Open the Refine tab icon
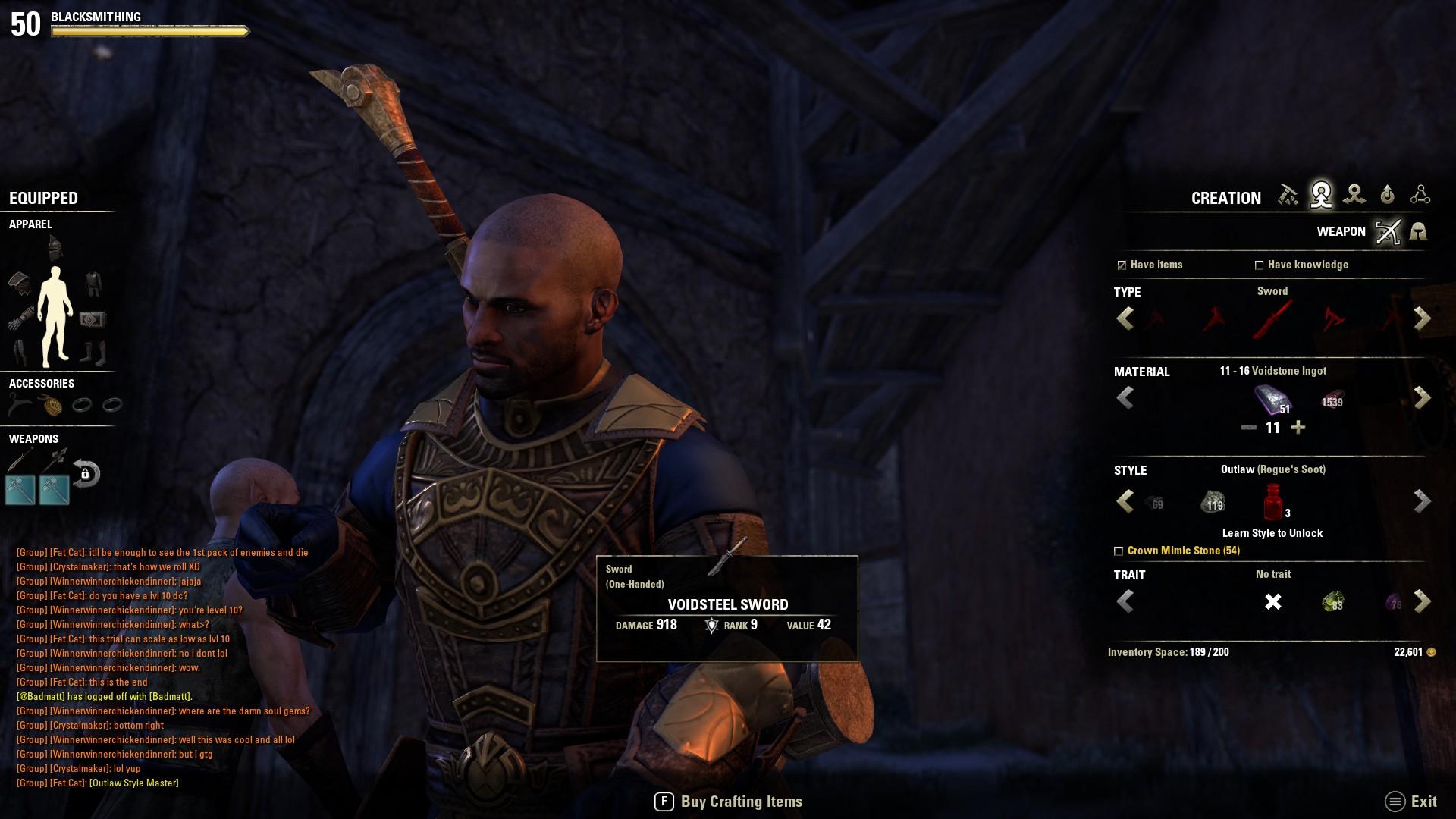This screenshot has height=819, width=1456. pyautogui.click(x=1289, y=196)
